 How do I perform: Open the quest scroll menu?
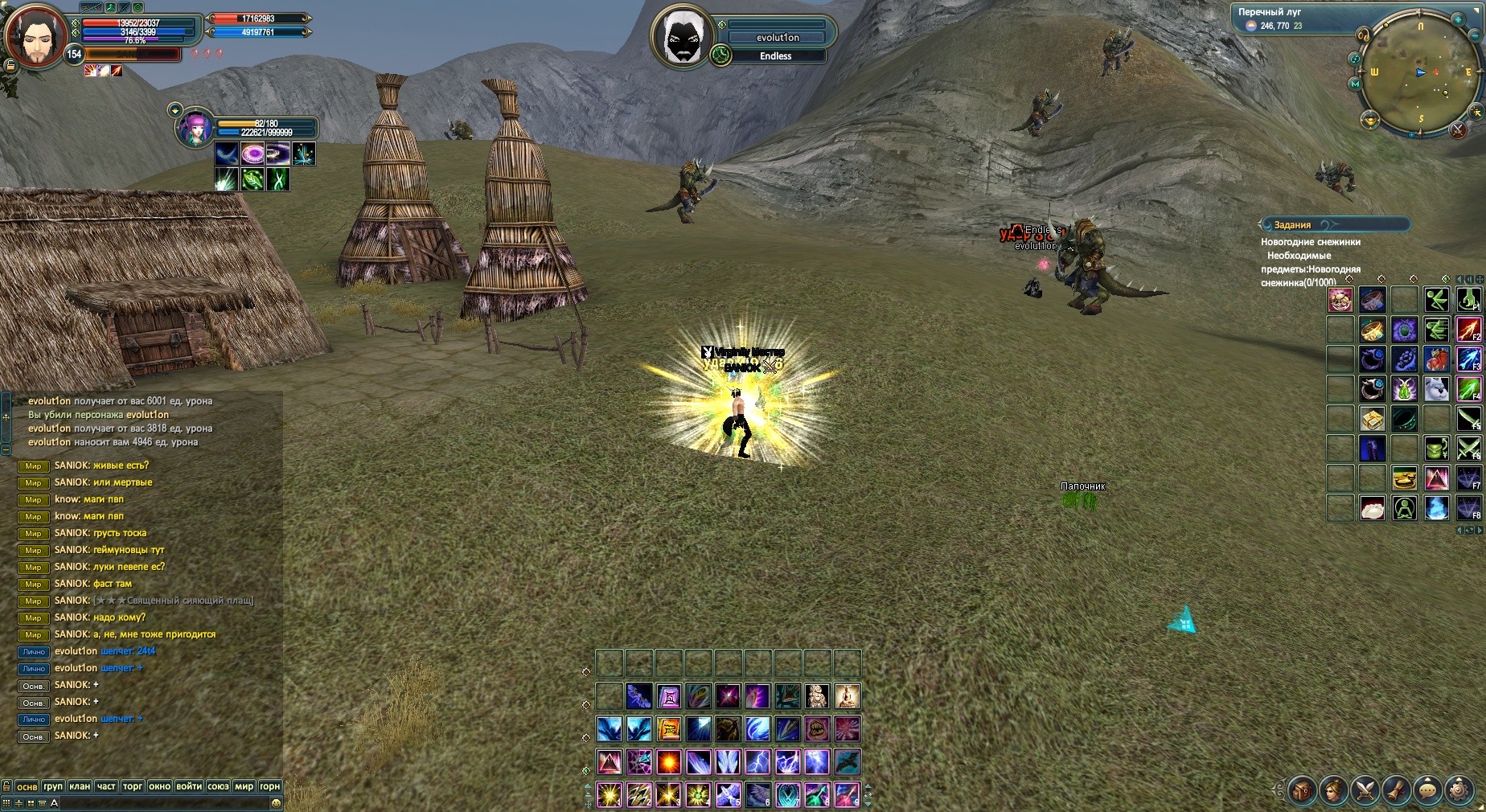click(x=1396, y=790)
